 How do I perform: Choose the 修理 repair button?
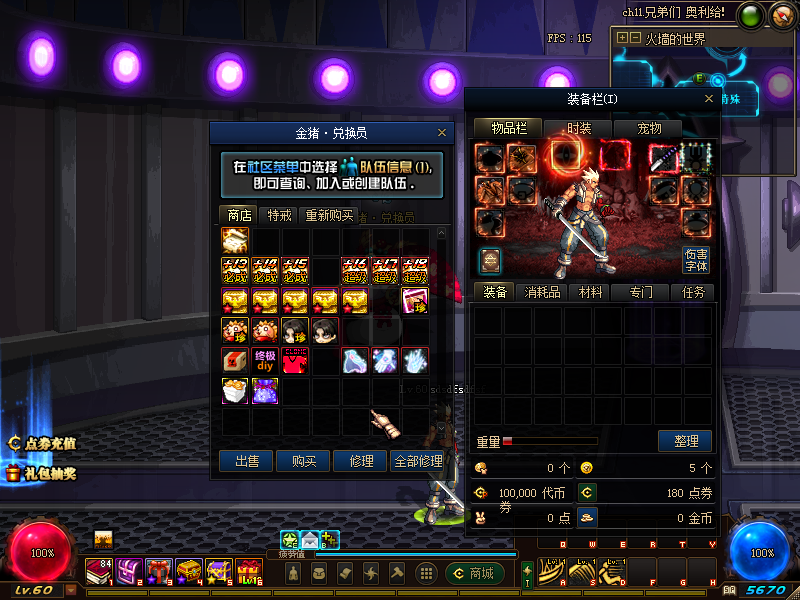point(361,461)
